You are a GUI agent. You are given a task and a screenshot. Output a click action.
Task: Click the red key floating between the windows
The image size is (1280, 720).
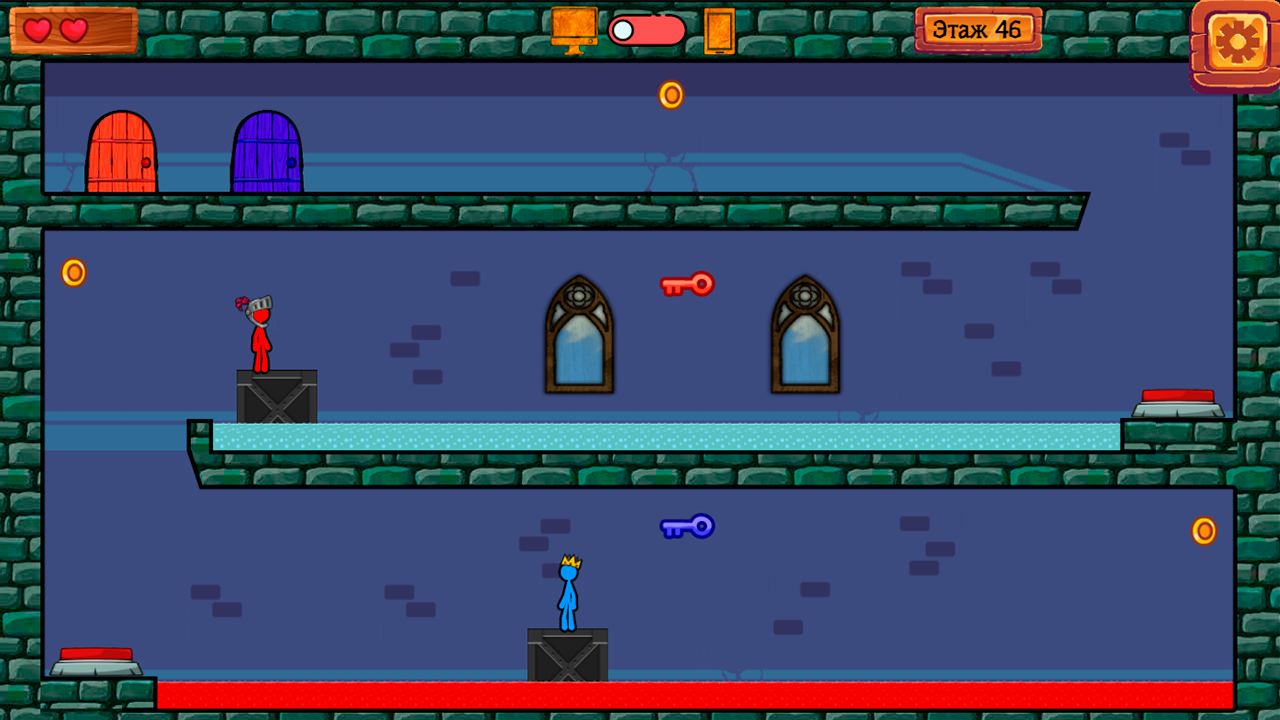point(688,285)
